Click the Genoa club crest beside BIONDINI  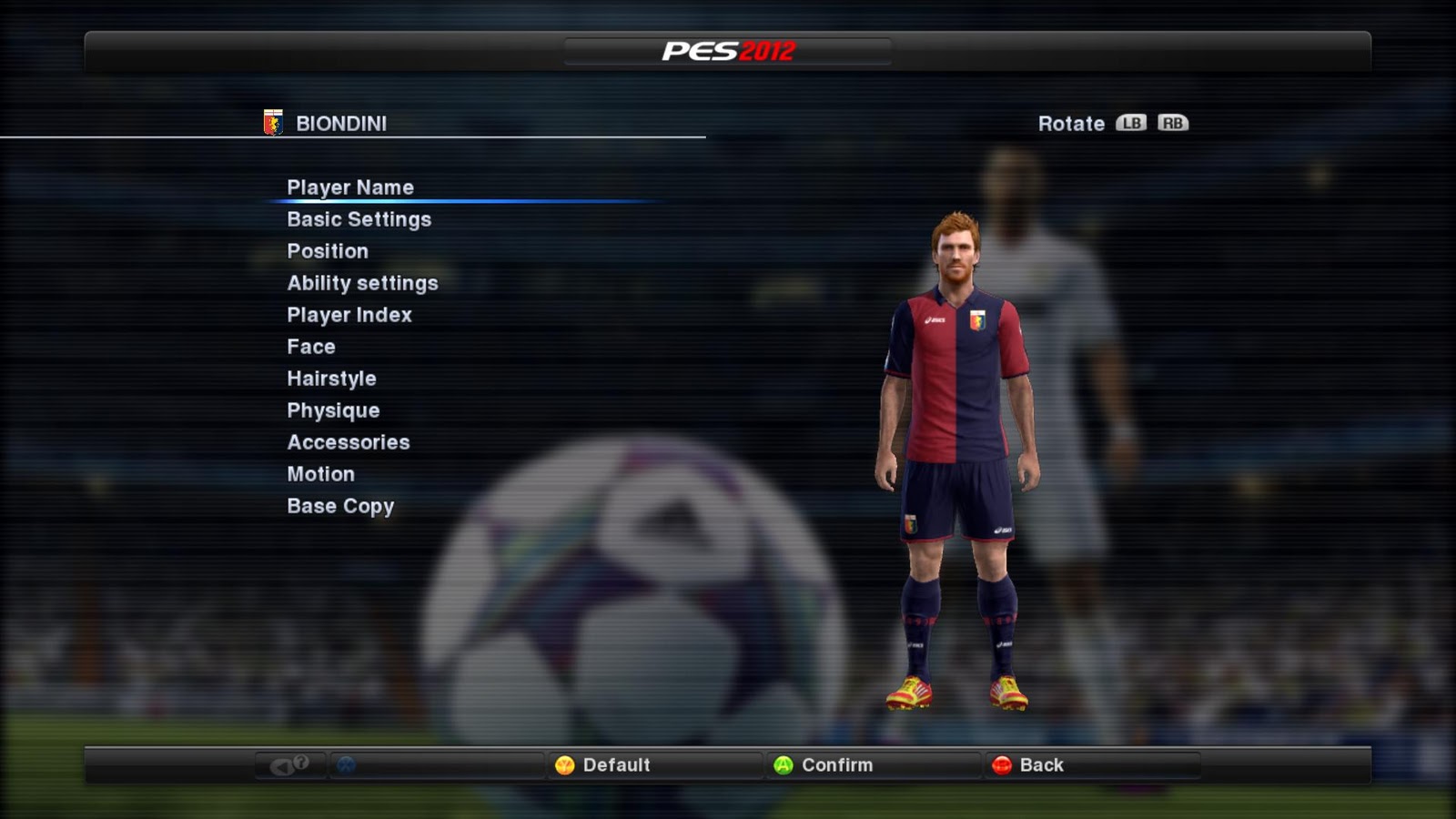tap(271, 123)
